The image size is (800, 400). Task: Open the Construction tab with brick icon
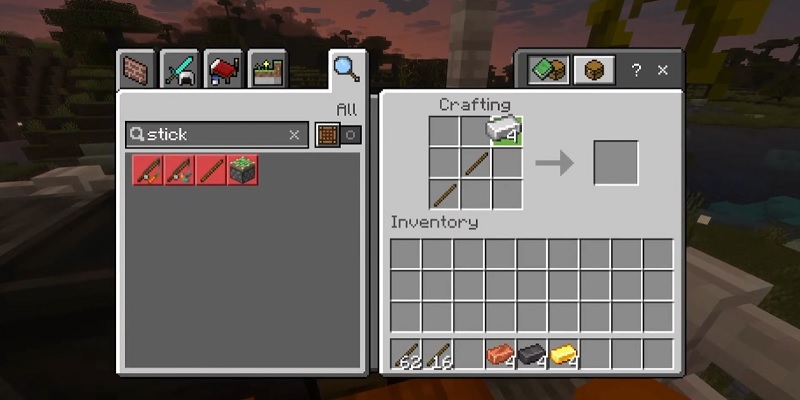(x=133, y=70)
